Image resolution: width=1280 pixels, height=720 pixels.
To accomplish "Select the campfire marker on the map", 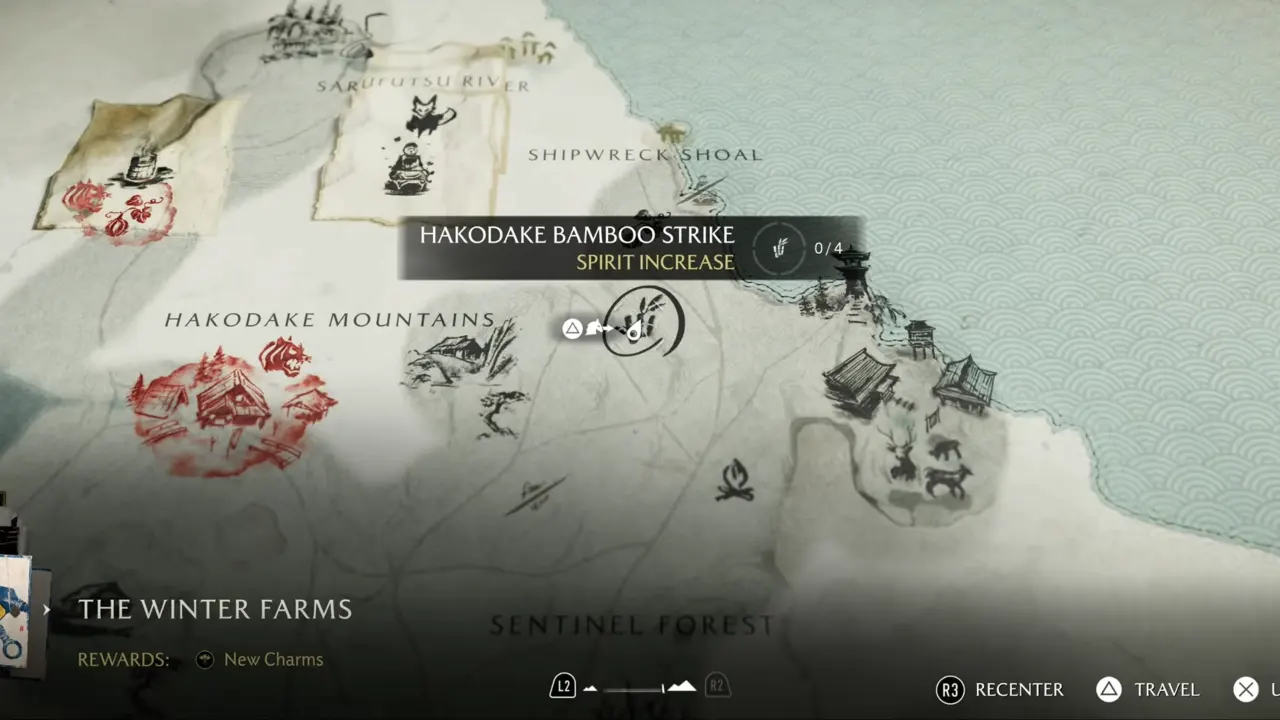I will (735, 480).
